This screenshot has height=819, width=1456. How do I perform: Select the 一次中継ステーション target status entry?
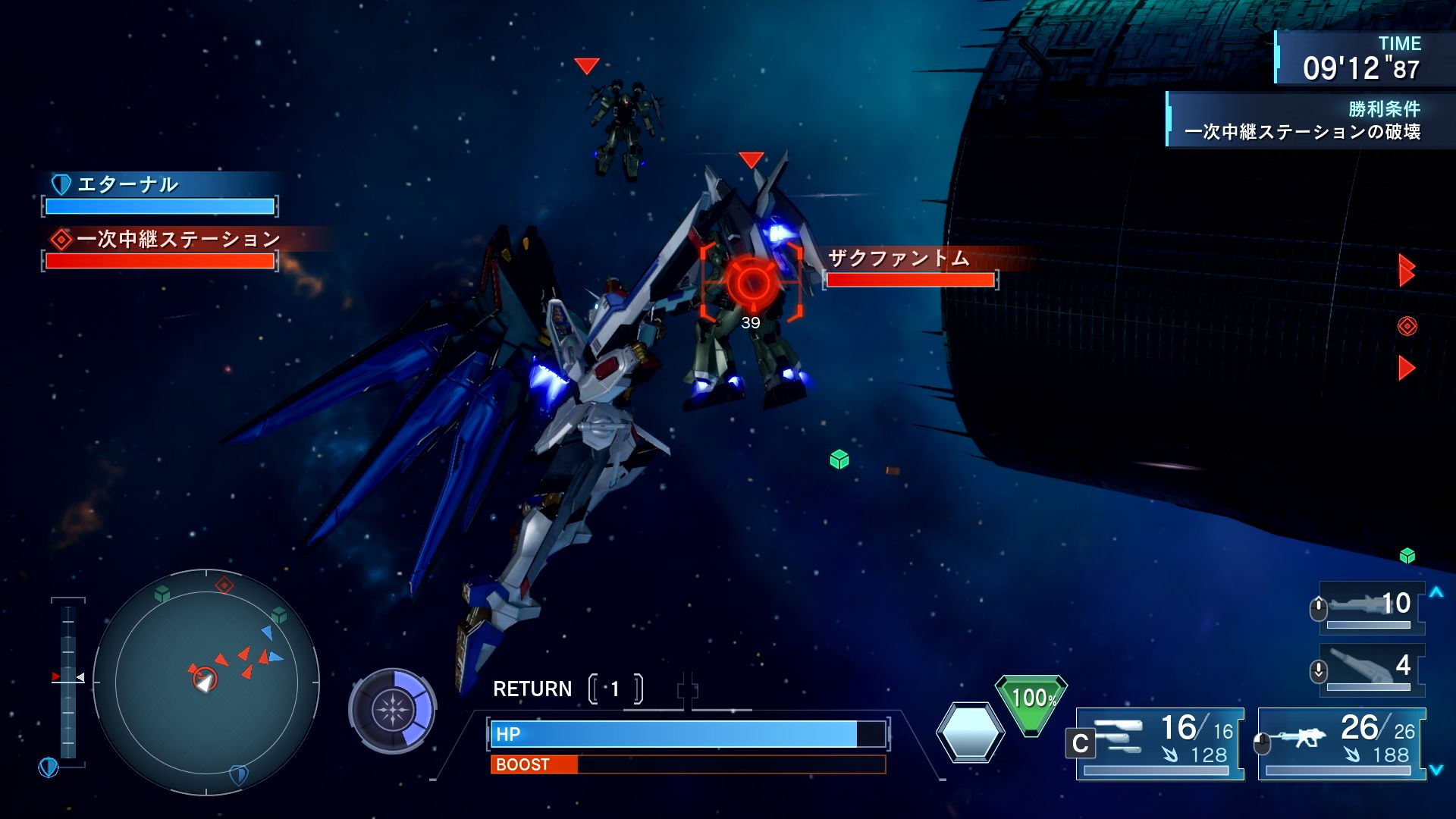coord(160,249)
